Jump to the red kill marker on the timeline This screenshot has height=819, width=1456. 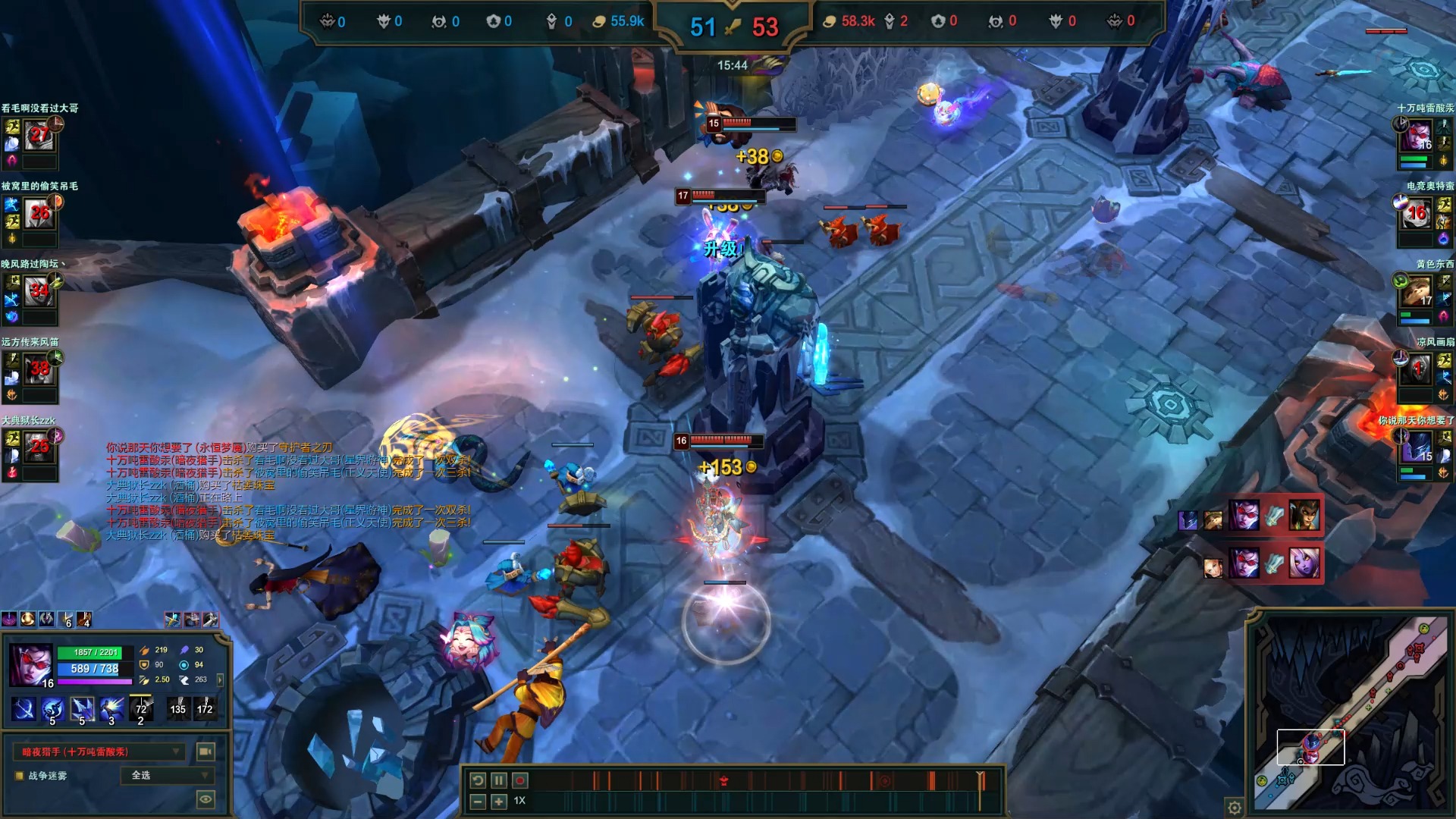(x=723, y=781)
